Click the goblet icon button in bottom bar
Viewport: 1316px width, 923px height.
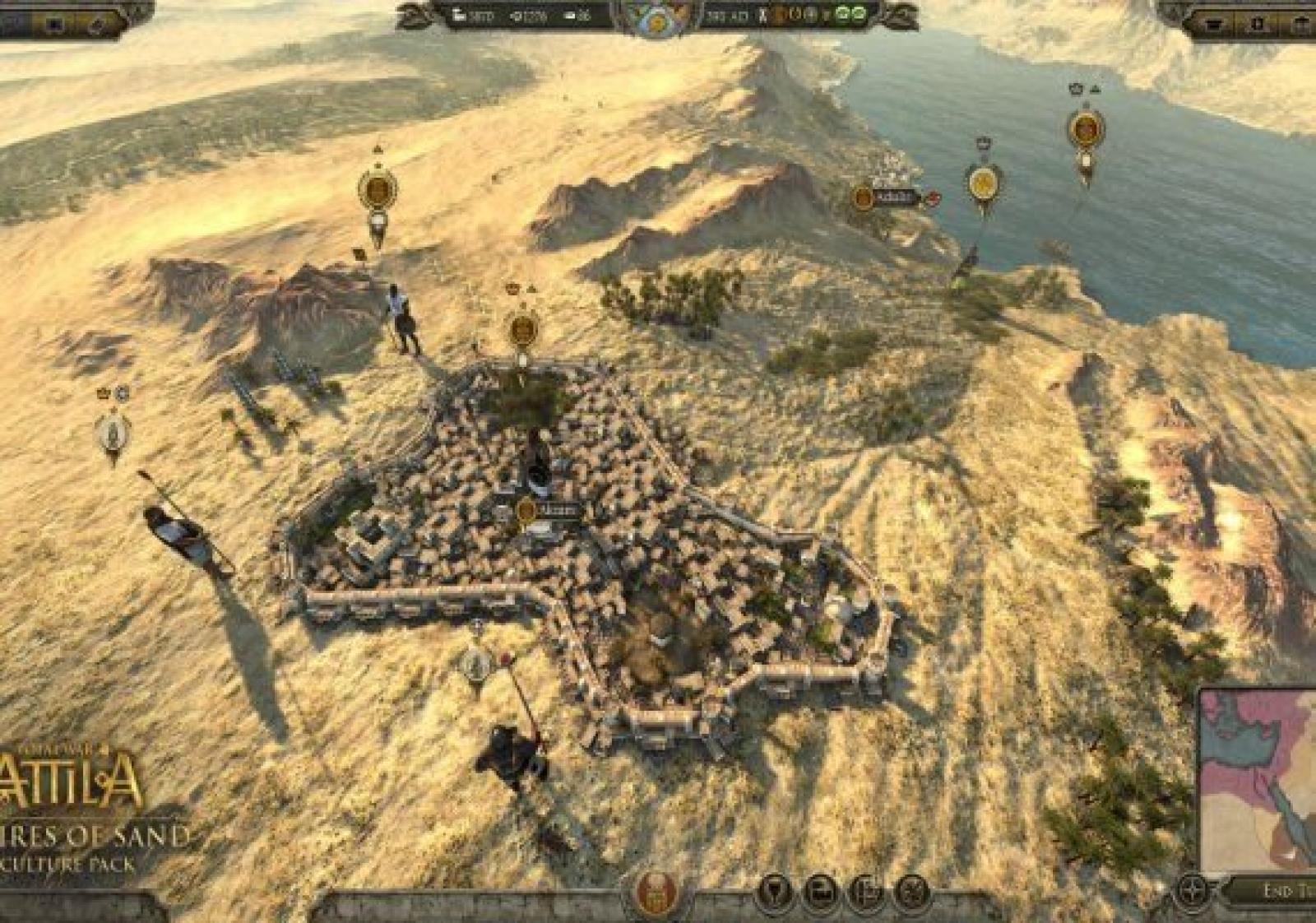tap(774, 892)
